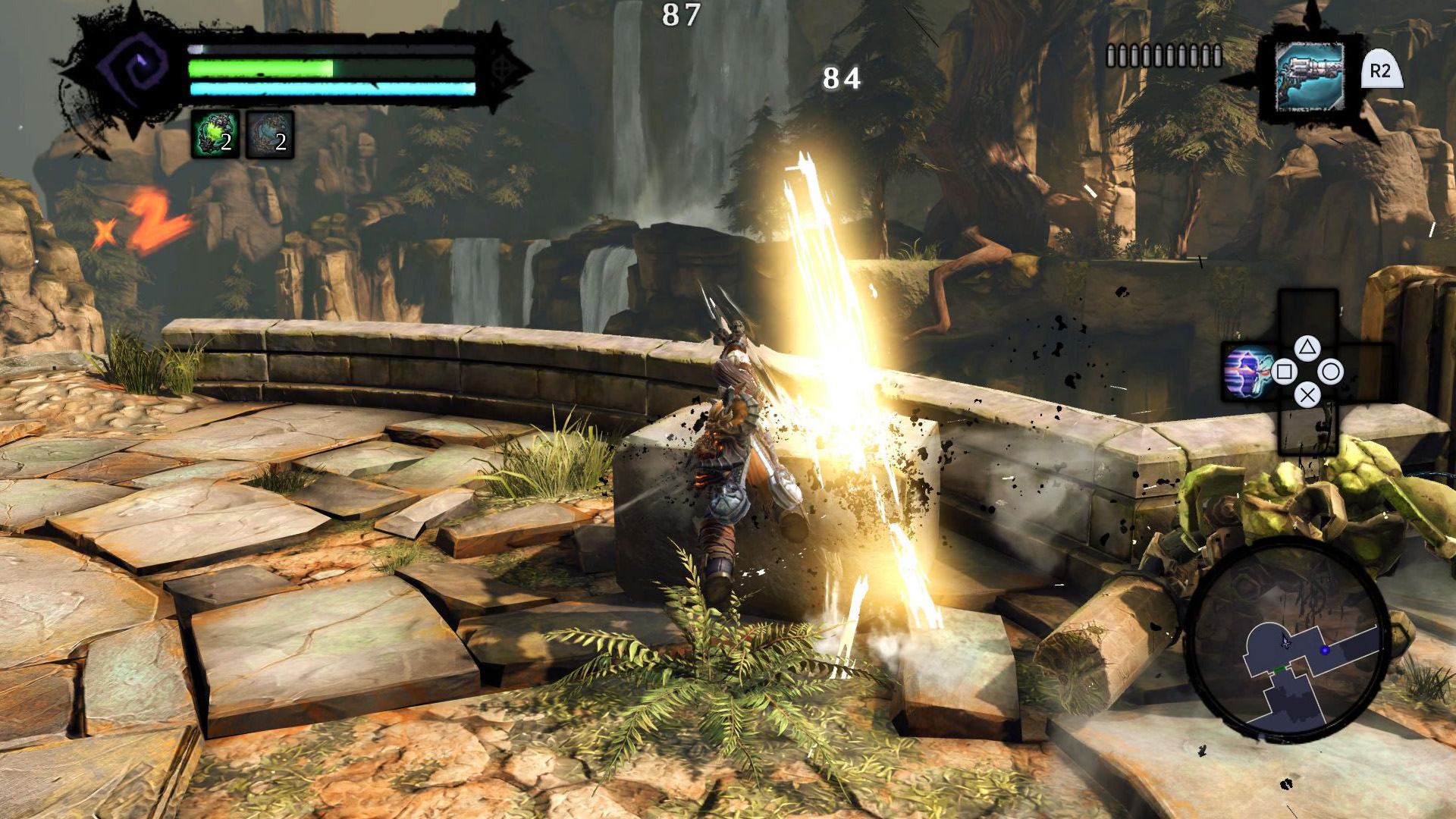1456x819 pixels.
Task: Activate the ability icon beside the square button
Action: tap(1247, 372)
